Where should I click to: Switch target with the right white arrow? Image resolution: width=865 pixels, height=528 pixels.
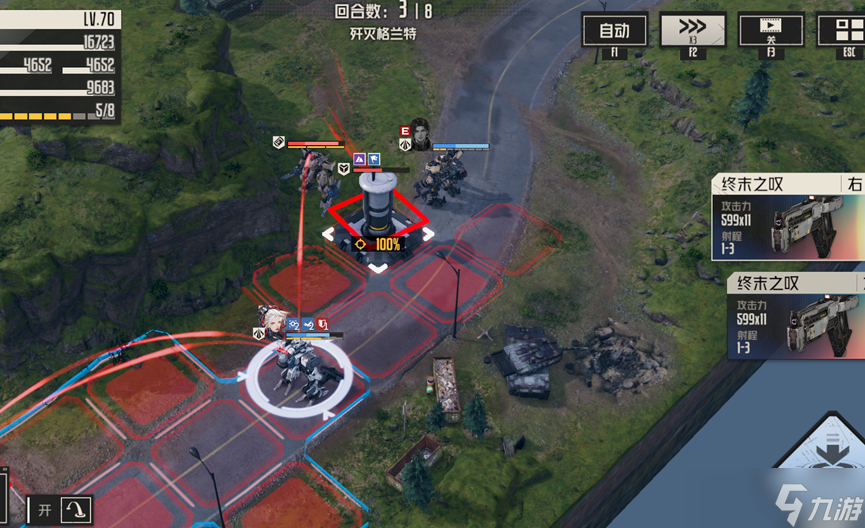[x=428, y=235]
